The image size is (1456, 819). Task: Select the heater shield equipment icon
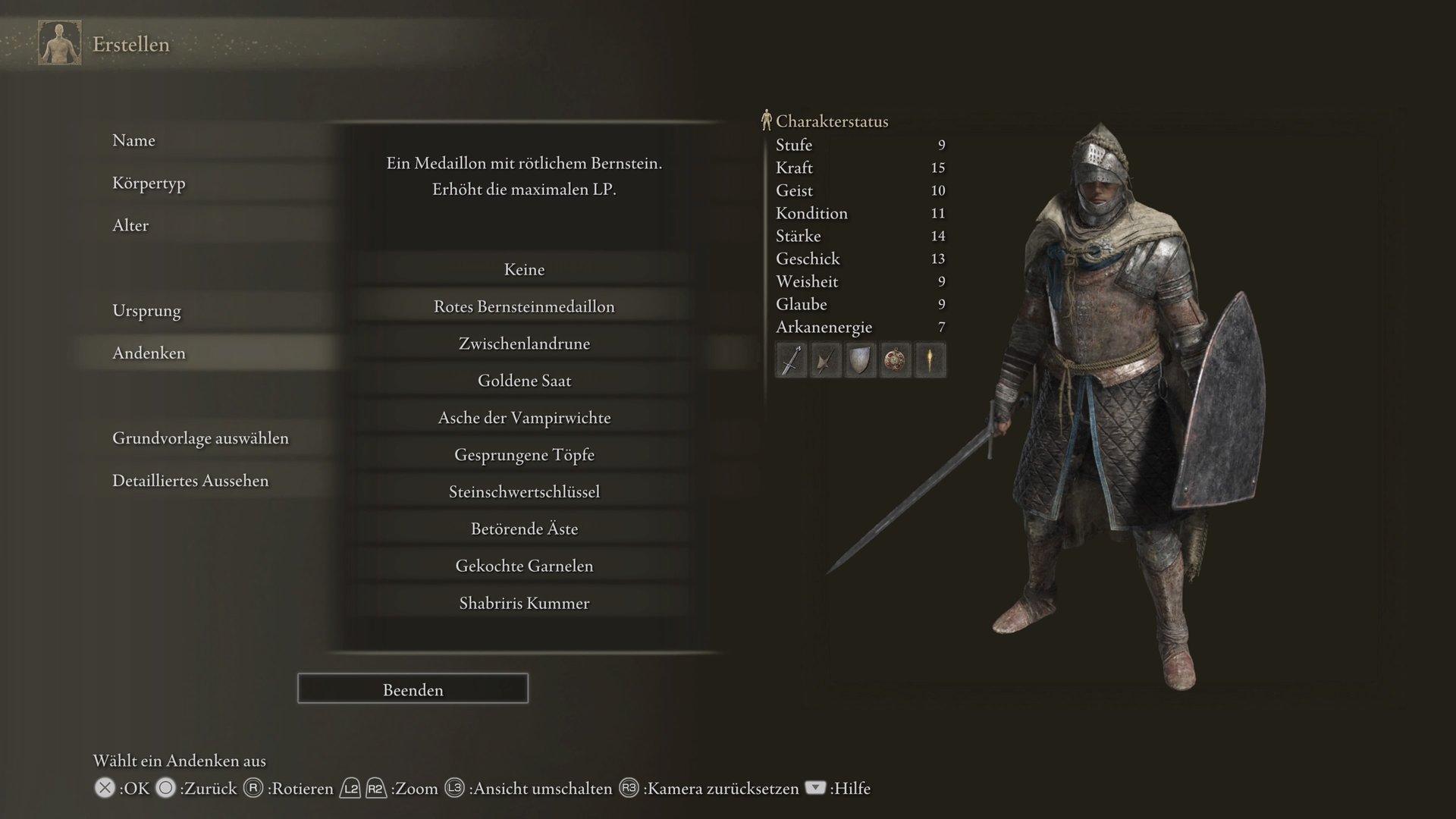860,360
